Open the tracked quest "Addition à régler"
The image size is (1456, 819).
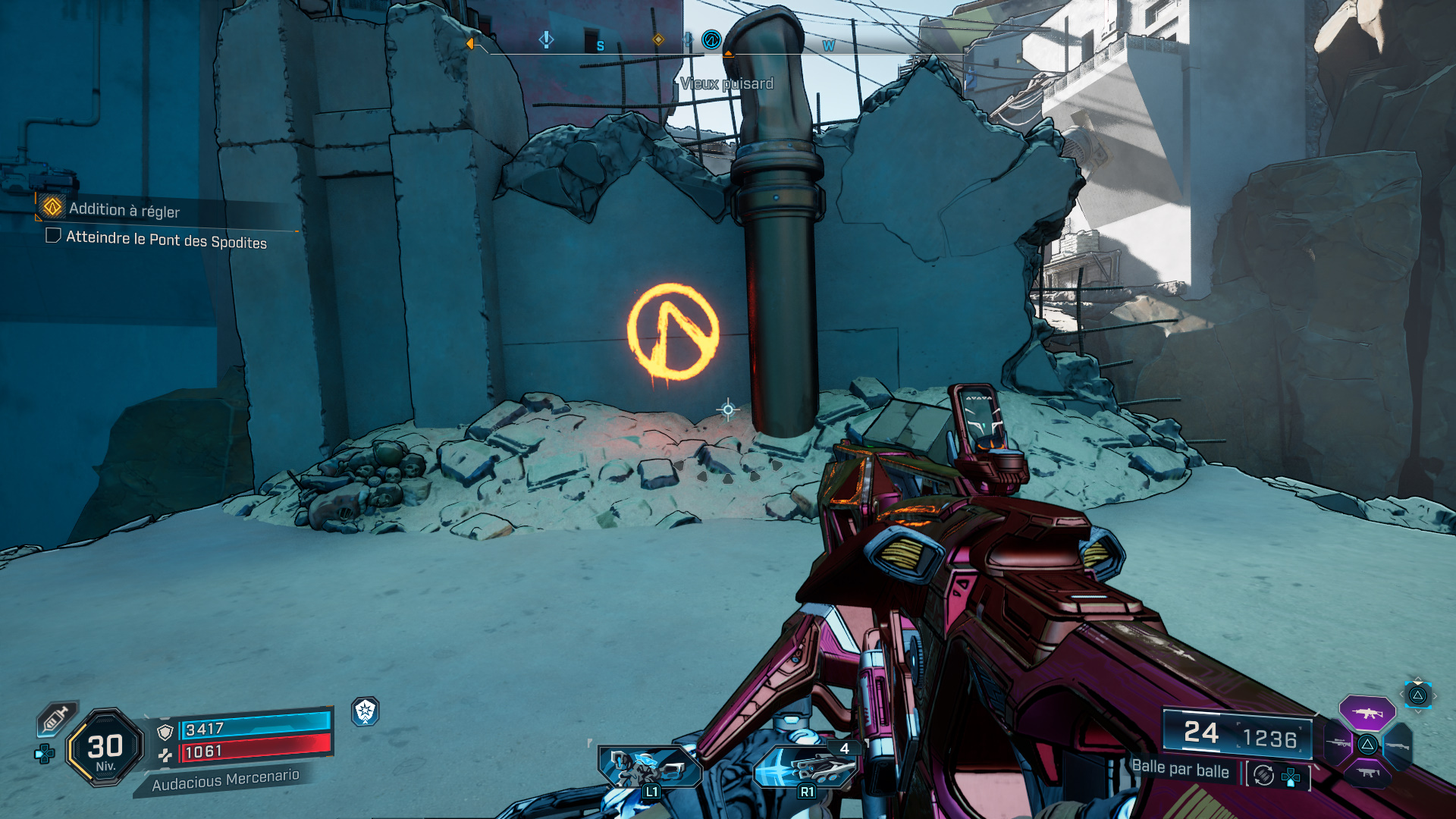click(124, 209)
